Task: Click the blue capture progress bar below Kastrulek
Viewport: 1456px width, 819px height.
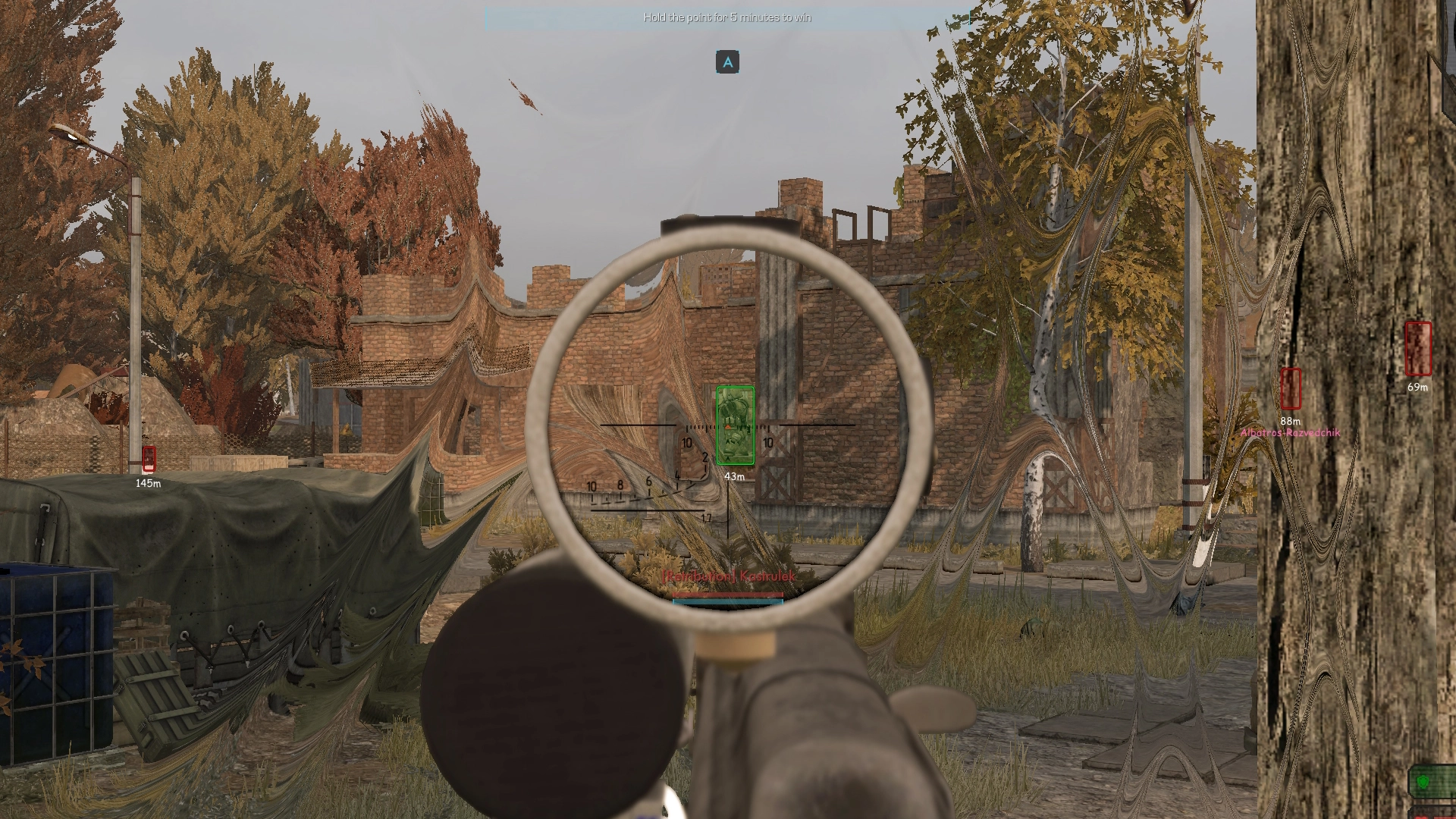Action: (x=726, y=601)
